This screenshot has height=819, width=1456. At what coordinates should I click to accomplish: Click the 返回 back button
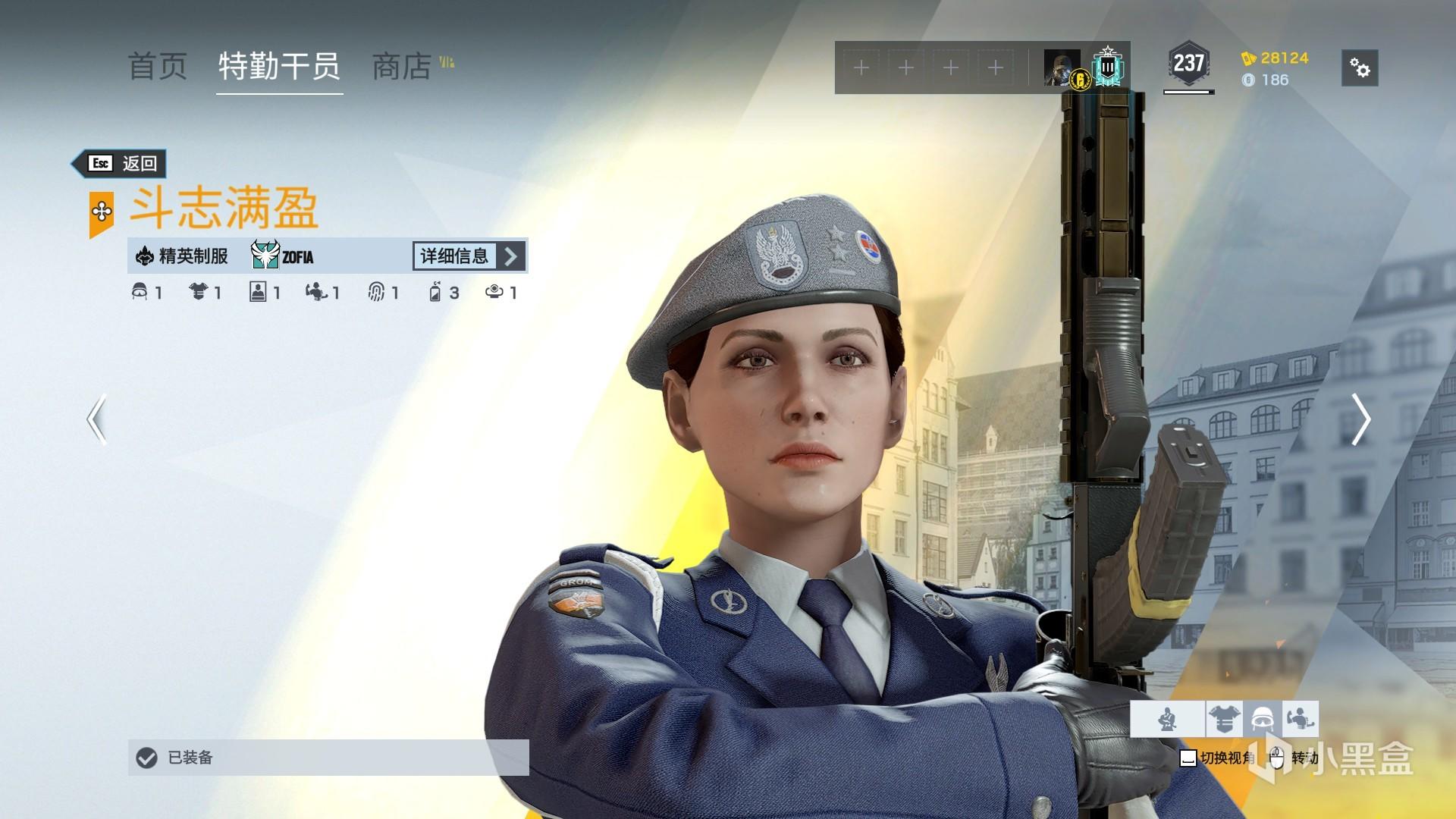[x=121, y=163]
